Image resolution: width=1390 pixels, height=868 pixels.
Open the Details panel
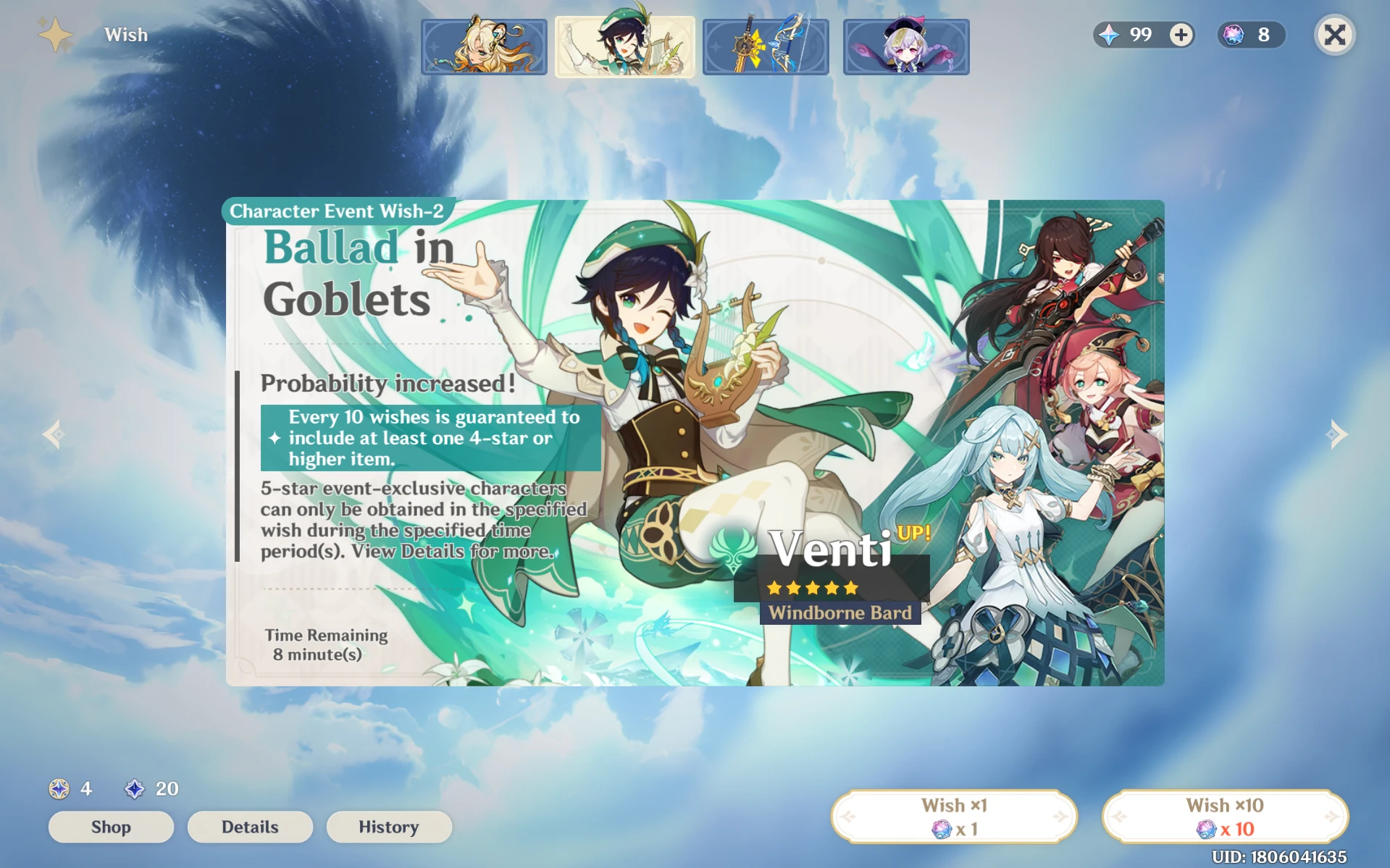[x=249, y=827]
